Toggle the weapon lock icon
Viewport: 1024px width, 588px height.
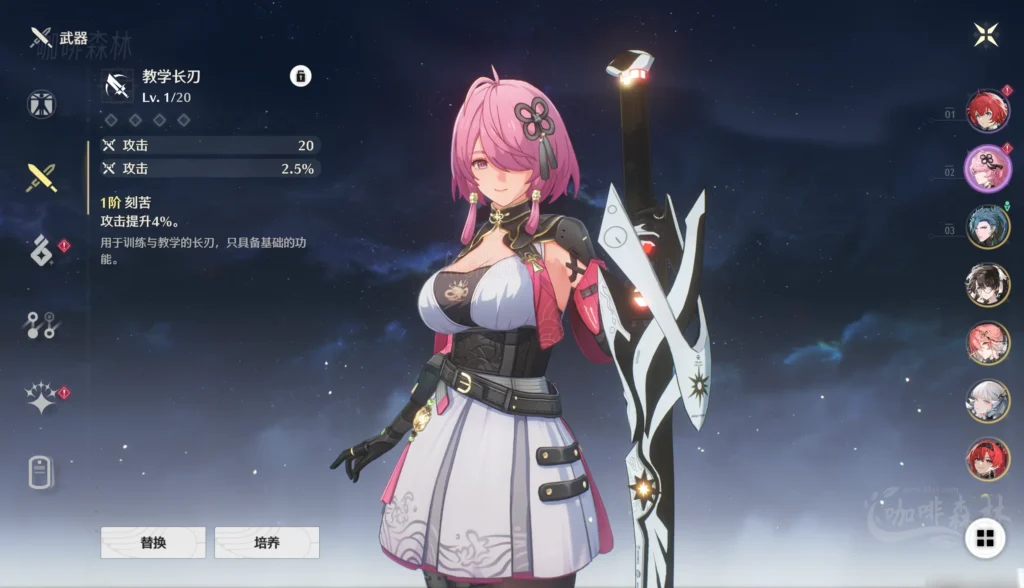pos(300,76)
